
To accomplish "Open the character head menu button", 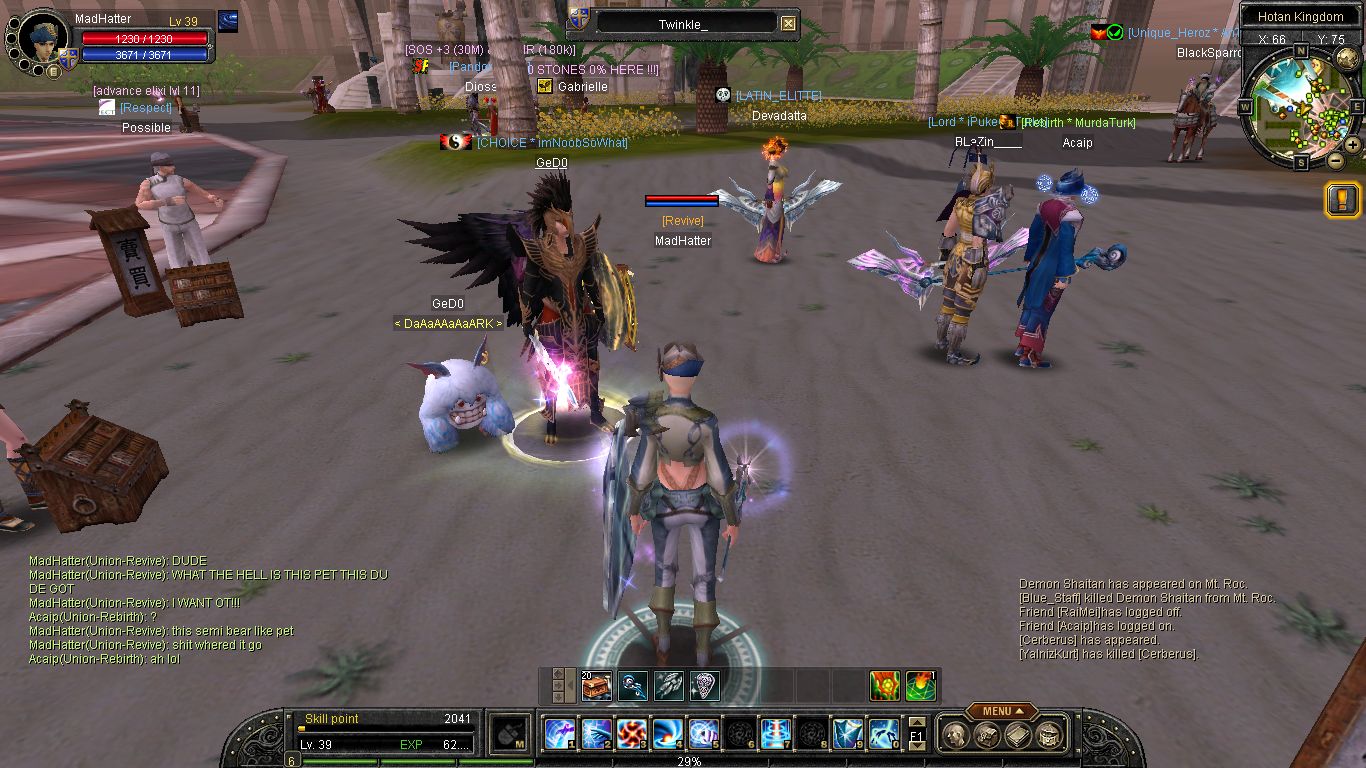I will 956,737.
